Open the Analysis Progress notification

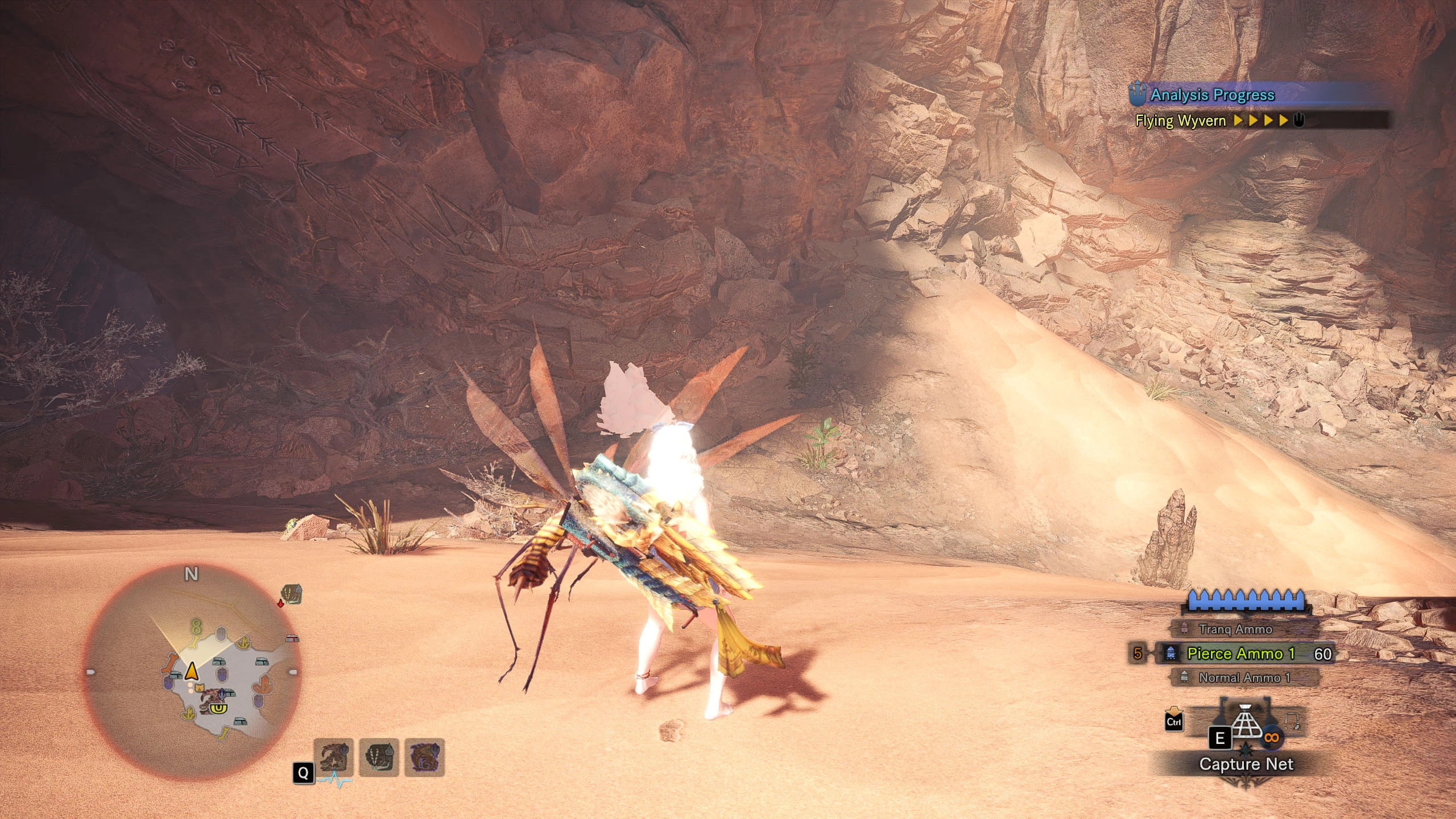(x=1211, y=95)
